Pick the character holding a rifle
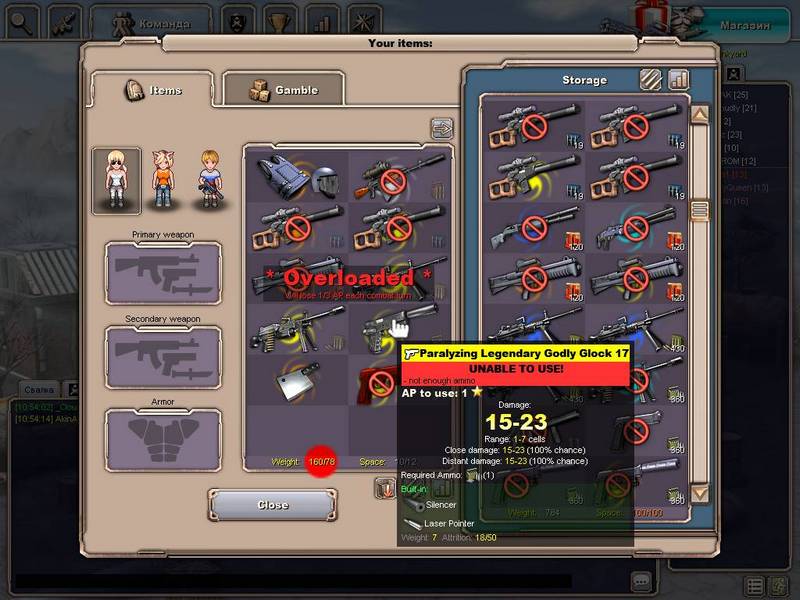Image resolution: width=800 pixels, height=600 pixels. point(209,180)
